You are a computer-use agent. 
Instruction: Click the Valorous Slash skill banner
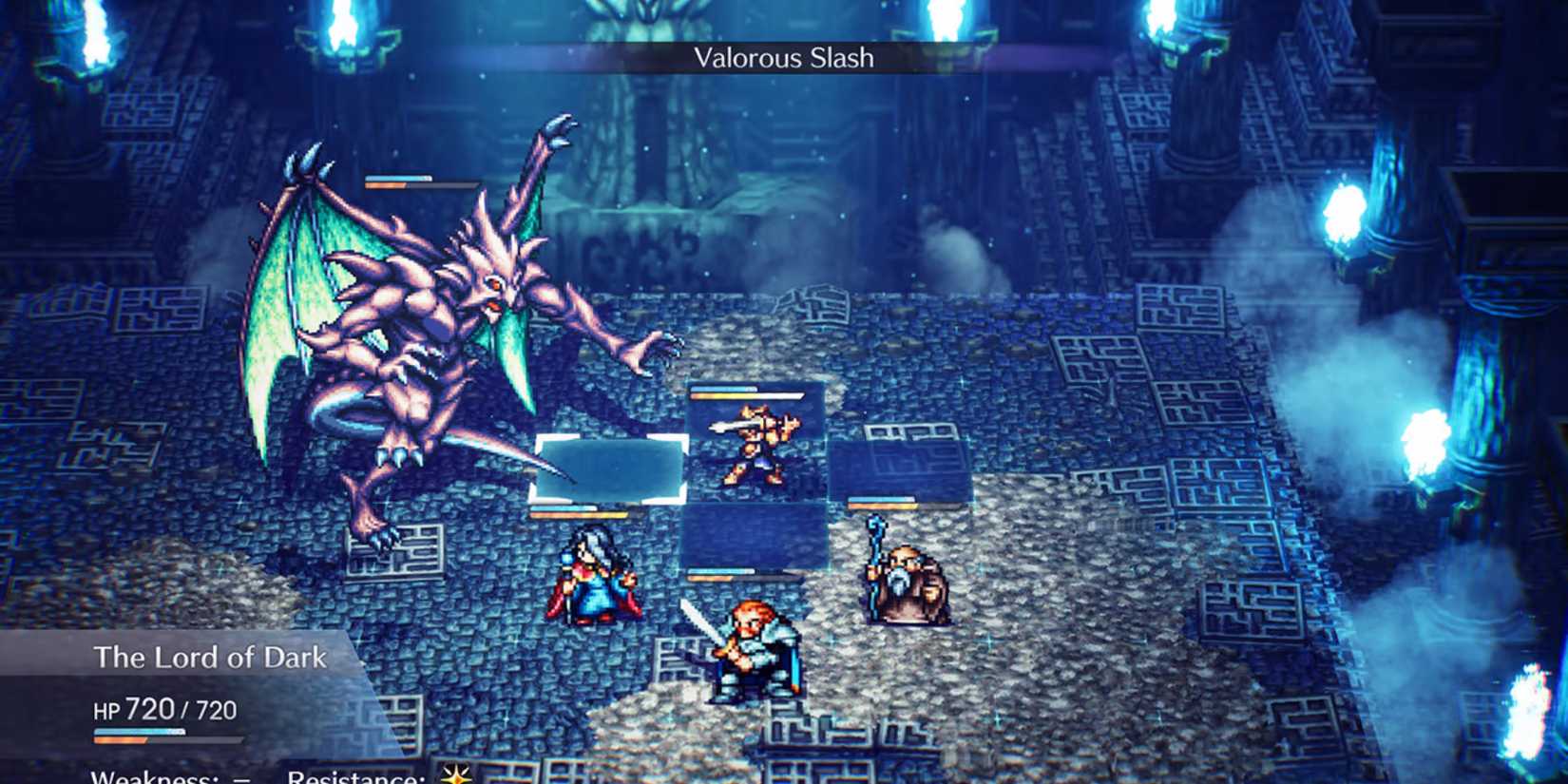(782, 57)
